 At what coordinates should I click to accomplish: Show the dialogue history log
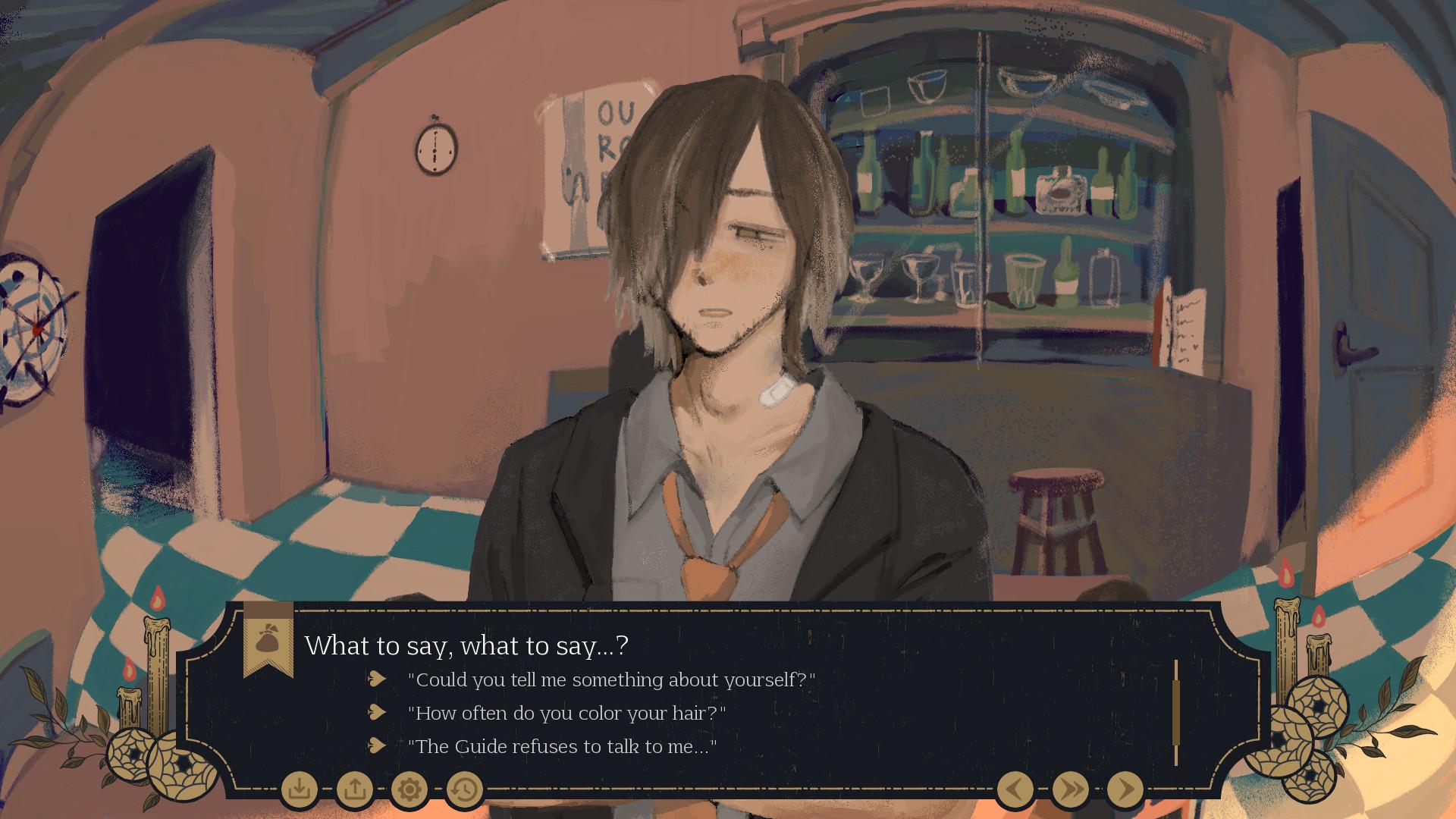(464, 789)
